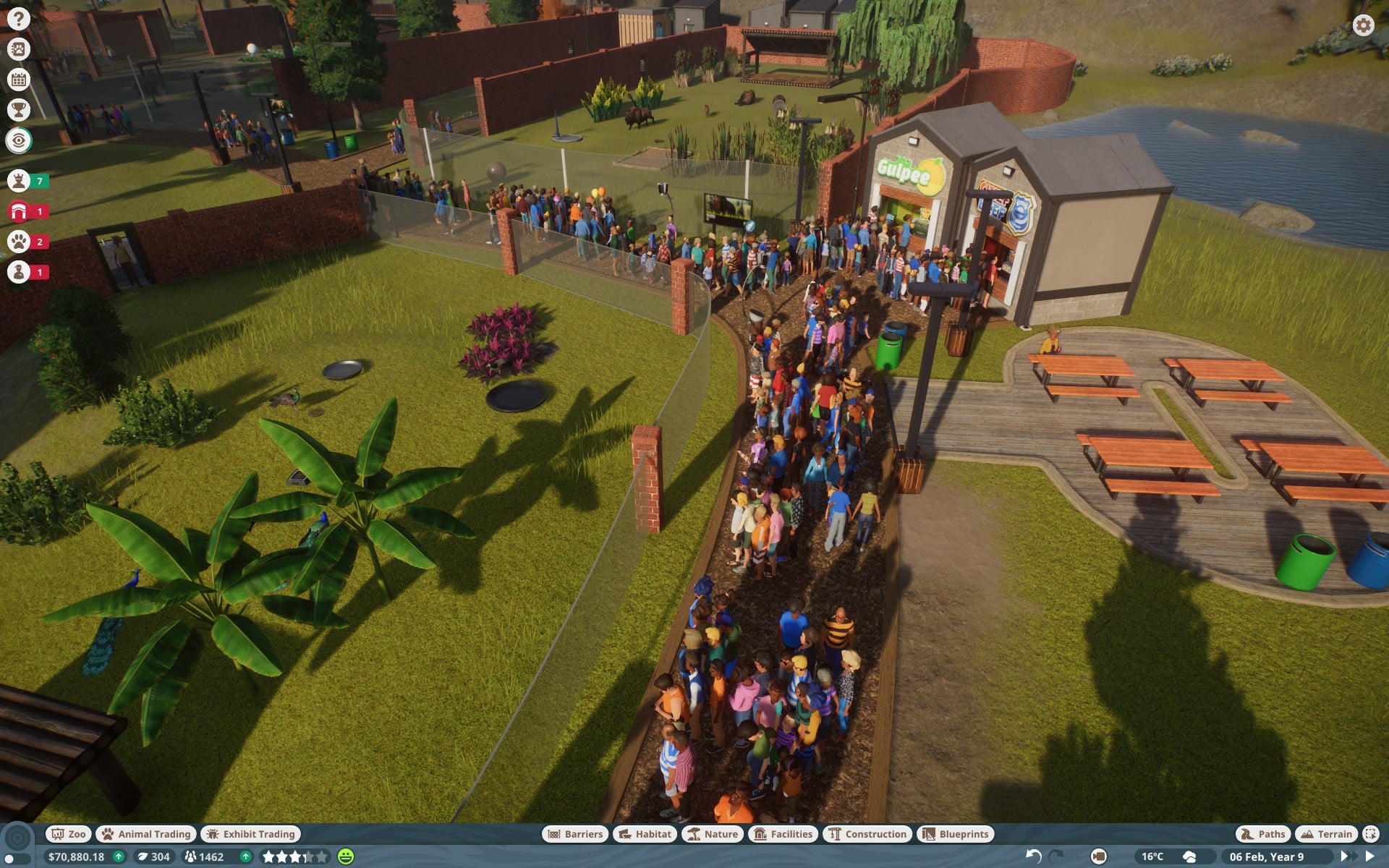Open Exhibit Trading
The width and height of the screenshot is (1389, 868).
click(x=251, y=834)
